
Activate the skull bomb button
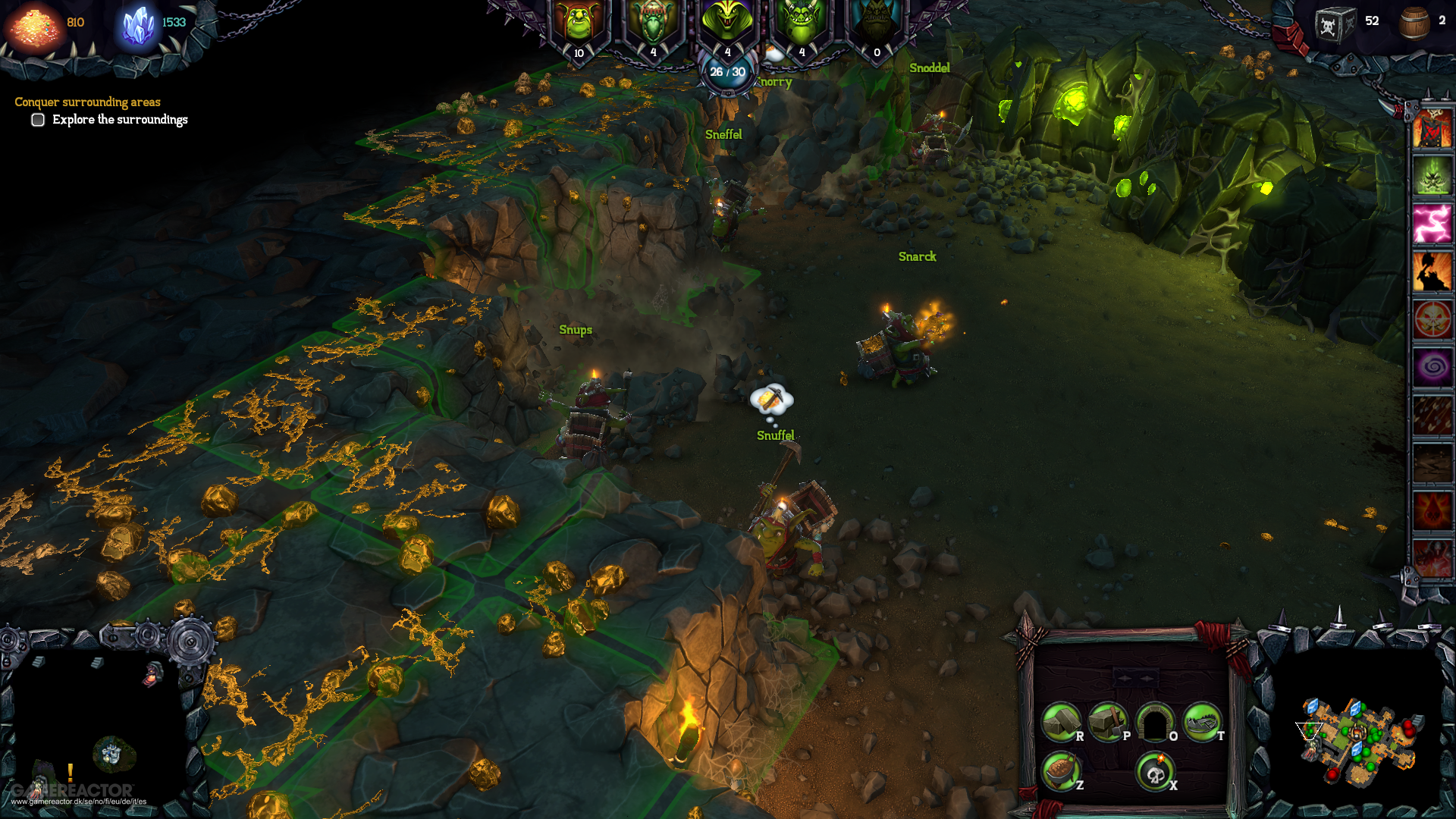tap(1155, 771)
